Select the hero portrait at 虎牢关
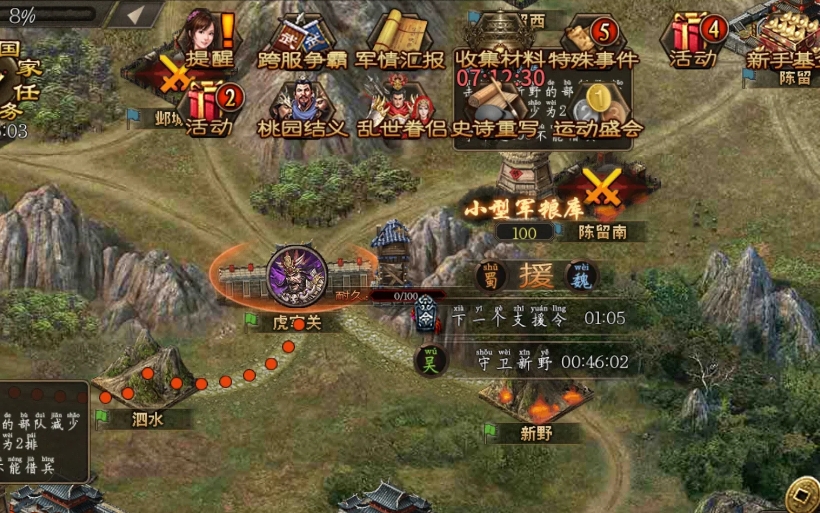The width and height of the screenshot is (820, 513). click(297, 273)
